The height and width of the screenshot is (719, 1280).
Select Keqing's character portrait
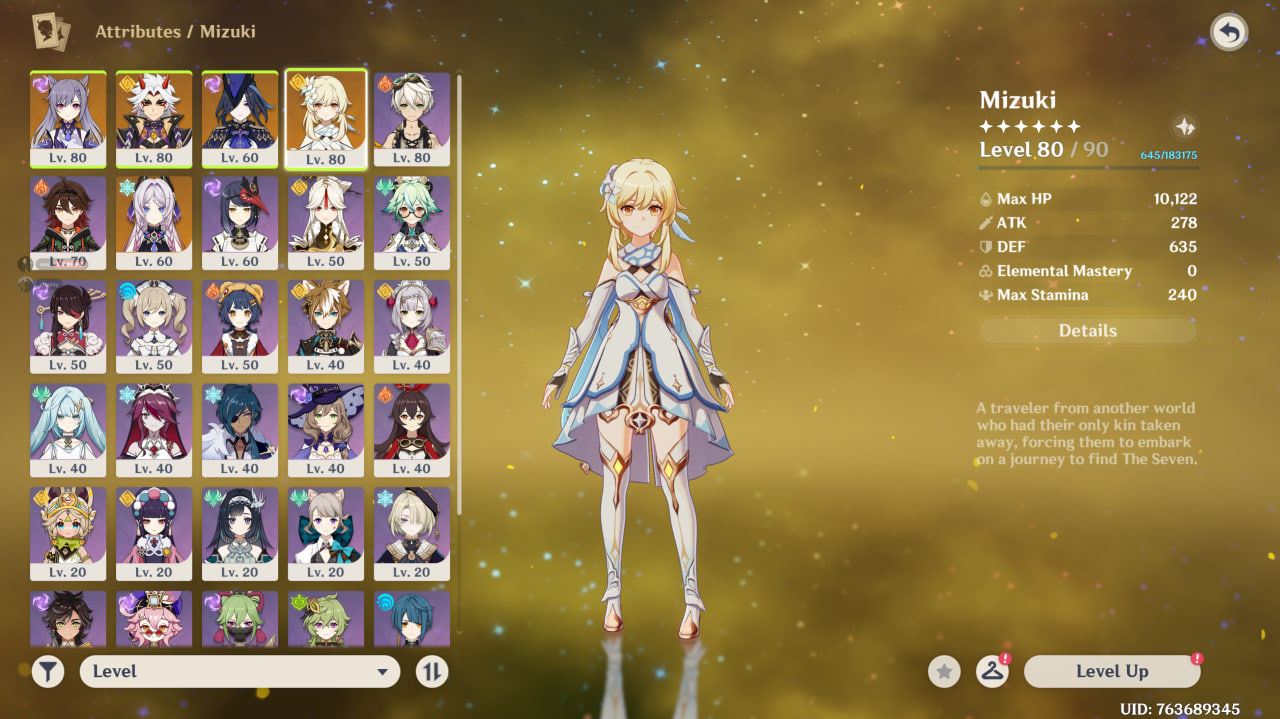(68, 118)
